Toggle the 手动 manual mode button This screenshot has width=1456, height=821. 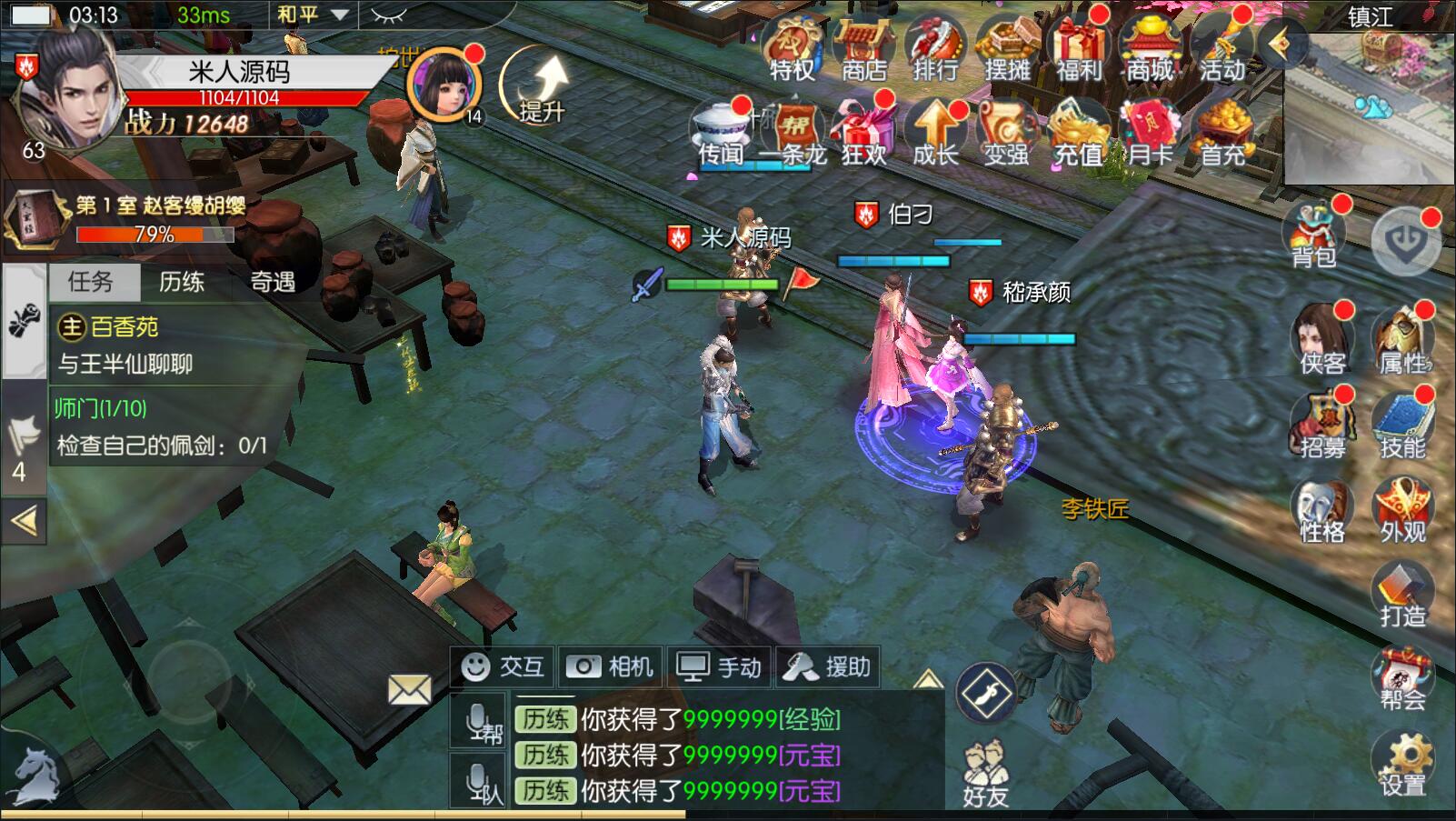[x=720, y=667]
